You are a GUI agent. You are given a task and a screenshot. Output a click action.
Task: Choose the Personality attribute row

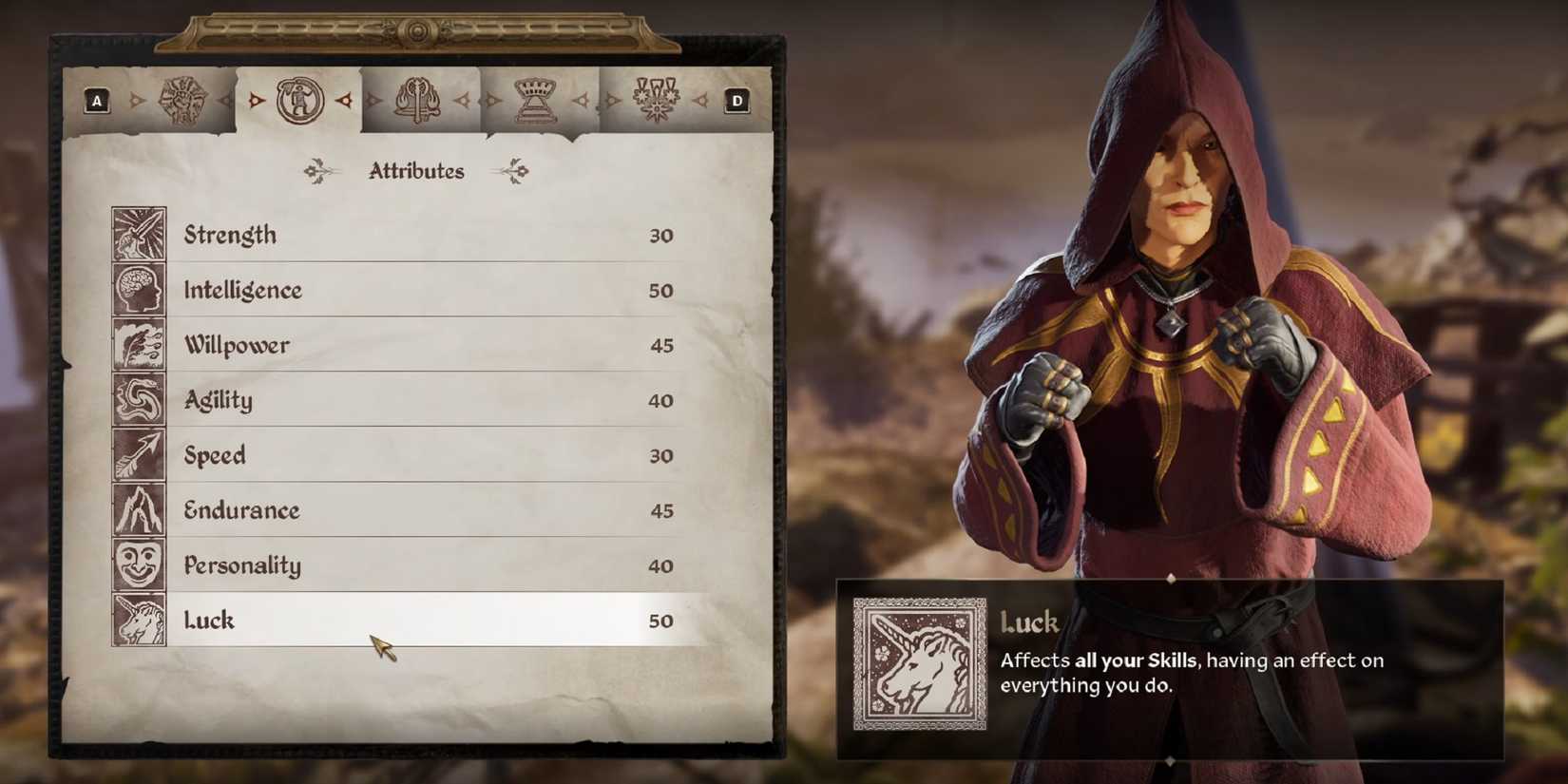coord(409,565)
